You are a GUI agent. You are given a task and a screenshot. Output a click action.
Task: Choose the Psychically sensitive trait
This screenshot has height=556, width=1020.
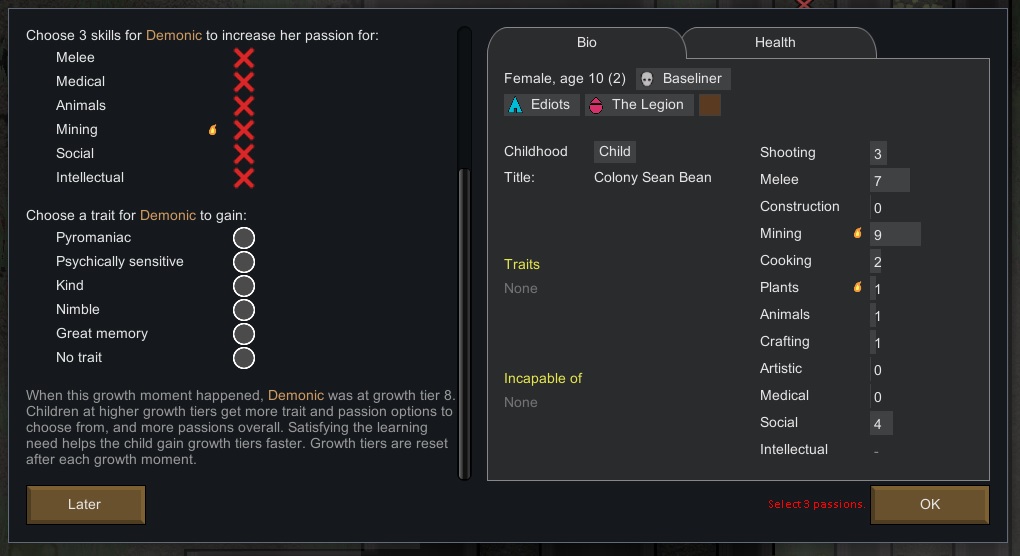(244, 262)
